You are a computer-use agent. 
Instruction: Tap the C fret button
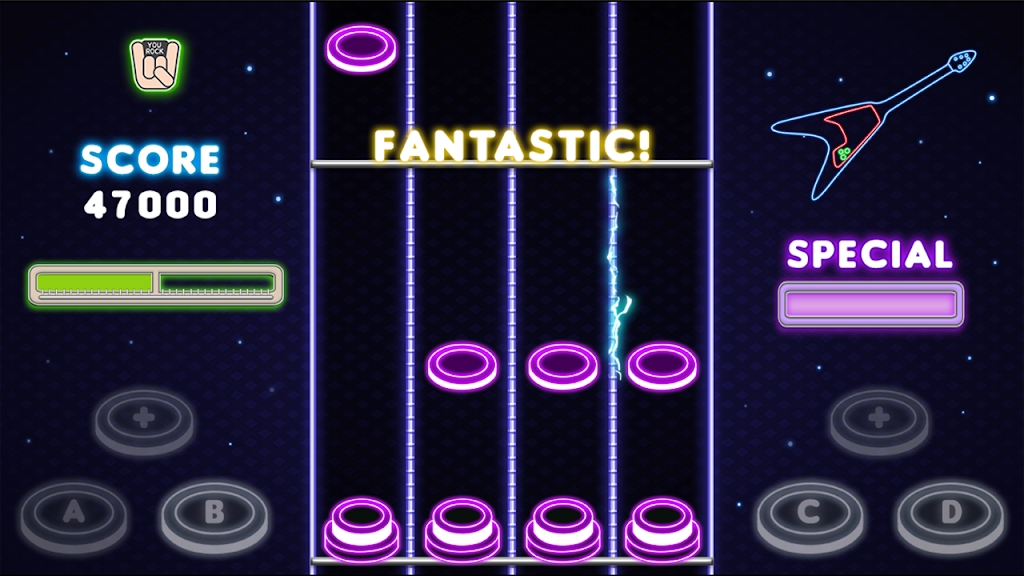pos(809,514)
